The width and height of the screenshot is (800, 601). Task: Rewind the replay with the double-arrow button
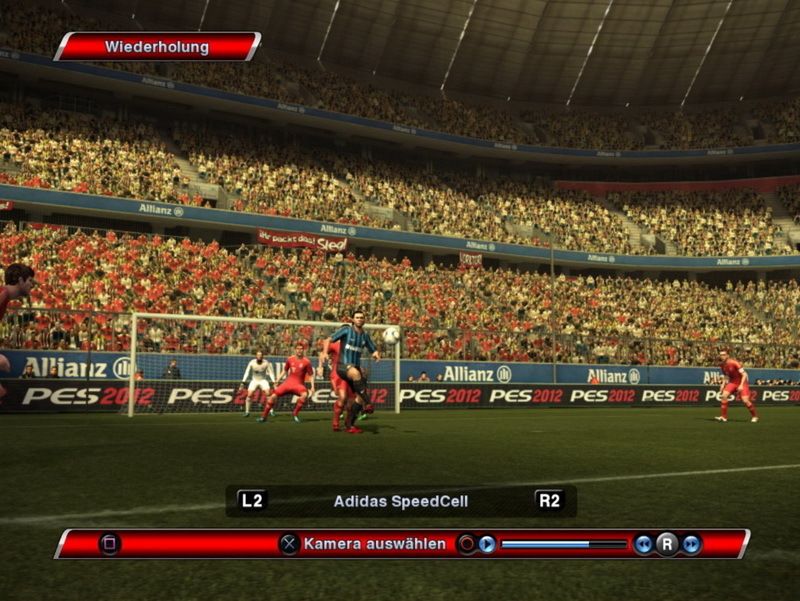pos(643,544)
